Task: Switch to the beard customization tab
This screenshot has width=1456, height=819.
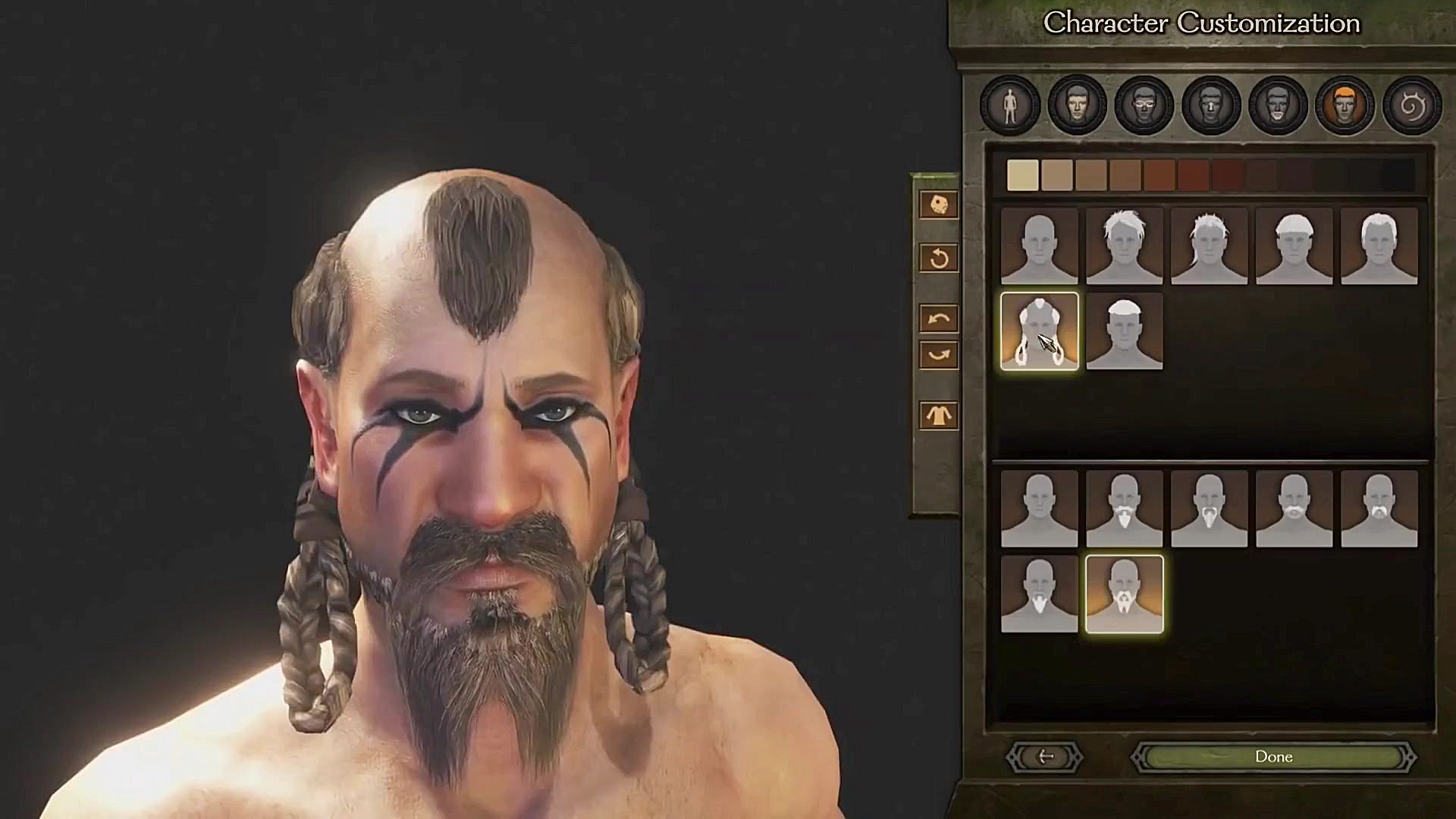Action: (1276, 106)
